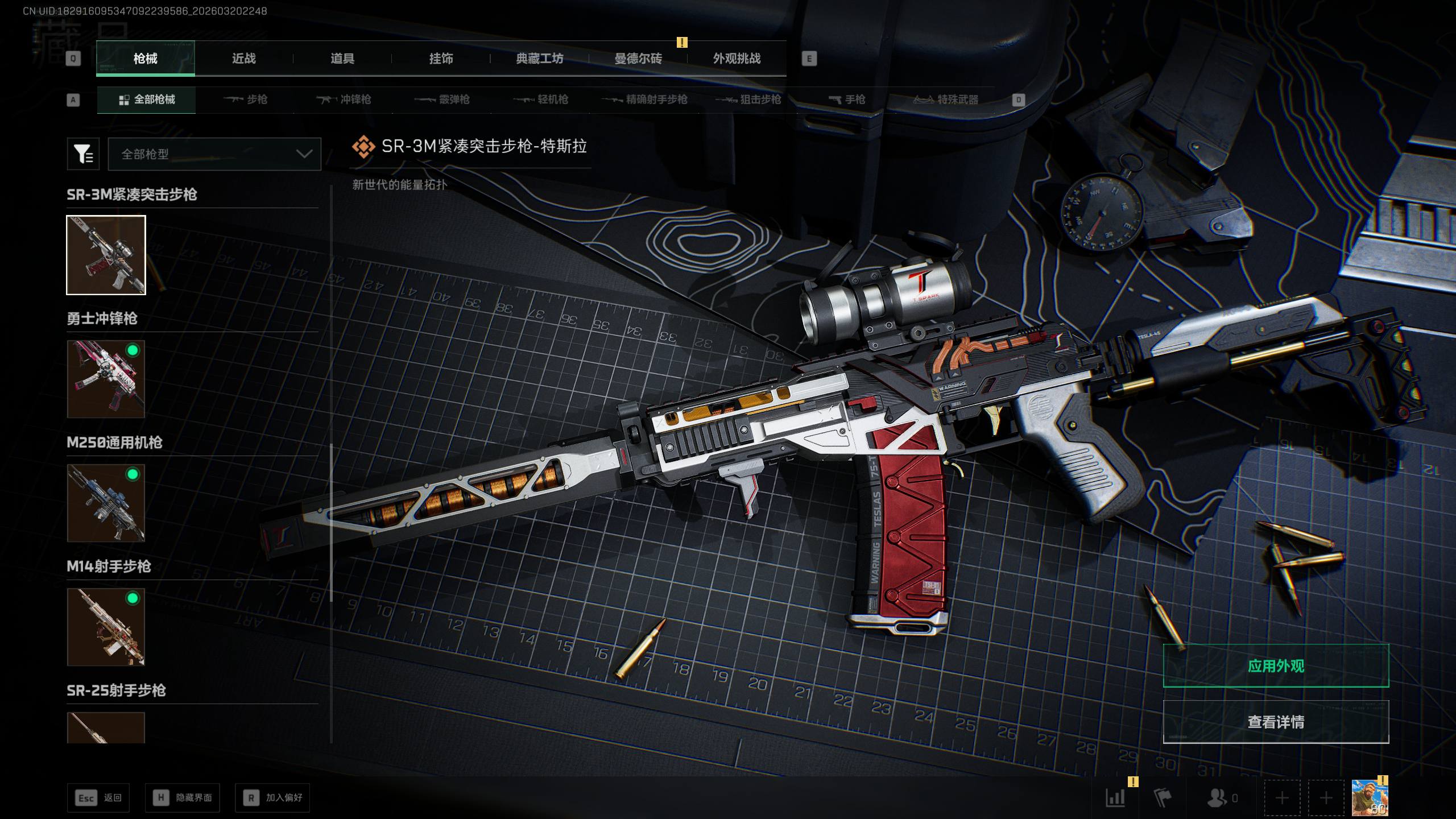Switch to the 近战 tab
Viewport: 1456px width, 819px height.
click(x=244, y=59)
